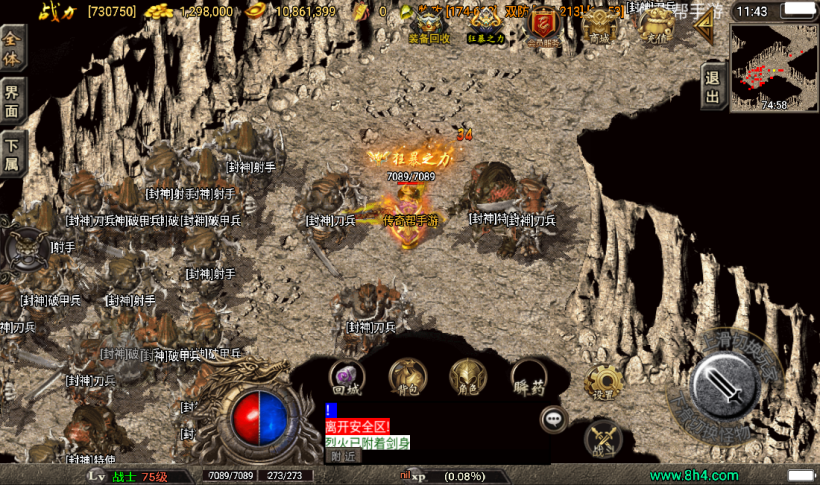
Task: Select the 界面 tab
Action: coord(12,101)
